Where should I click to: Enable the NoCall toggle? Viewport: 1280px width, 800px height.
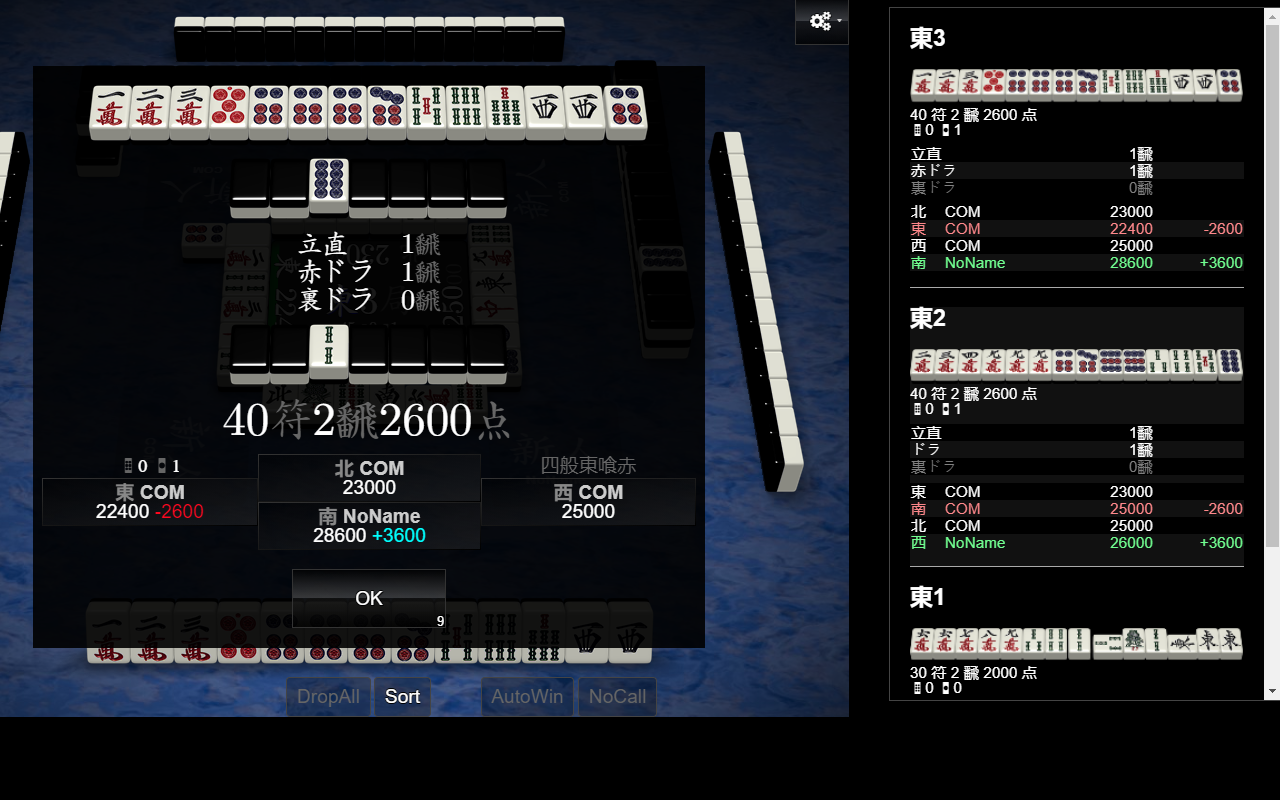tap(617, 697)
